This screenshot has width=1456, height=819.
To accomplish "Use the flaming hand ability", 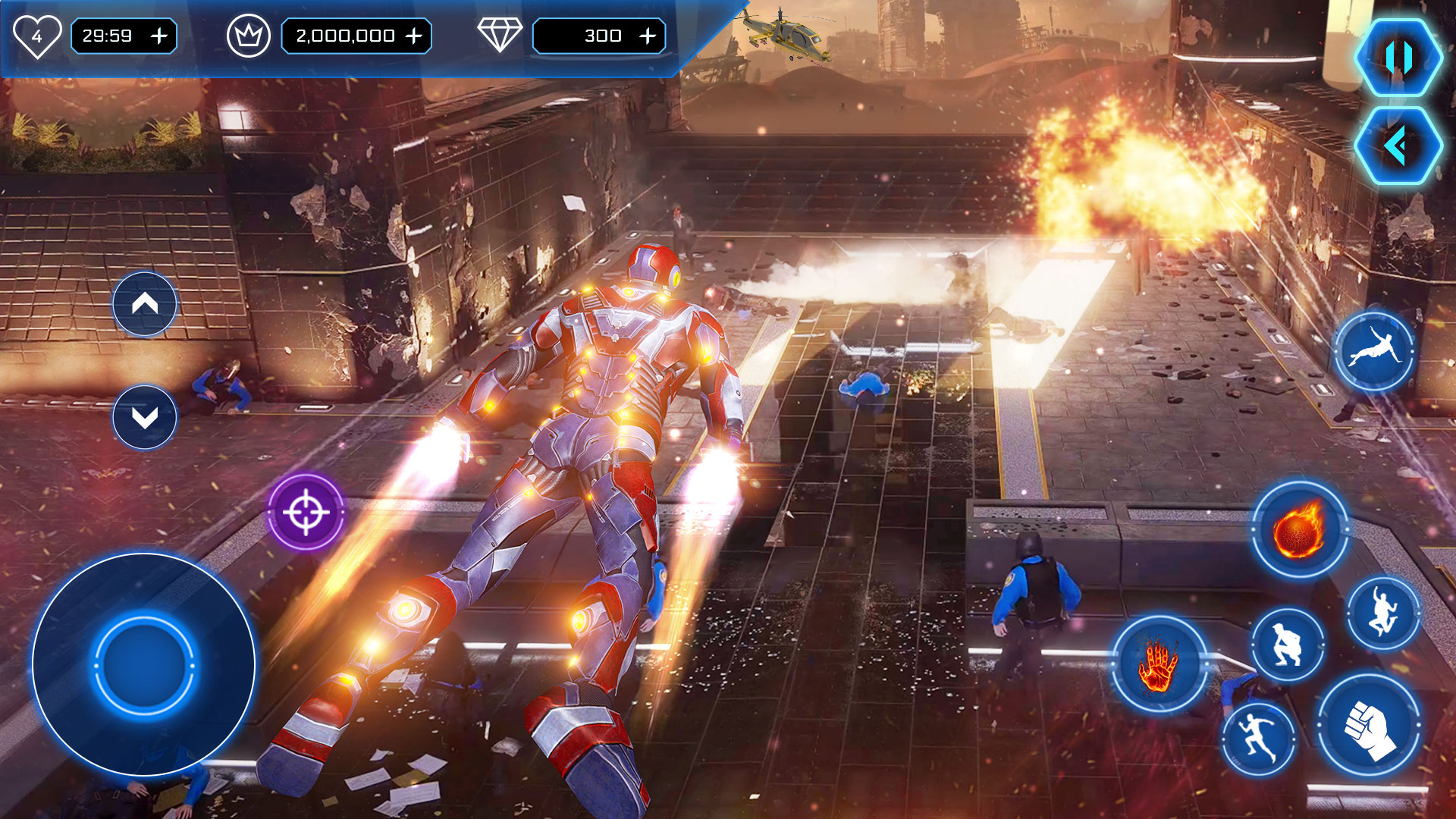I will pos(1158,664).
